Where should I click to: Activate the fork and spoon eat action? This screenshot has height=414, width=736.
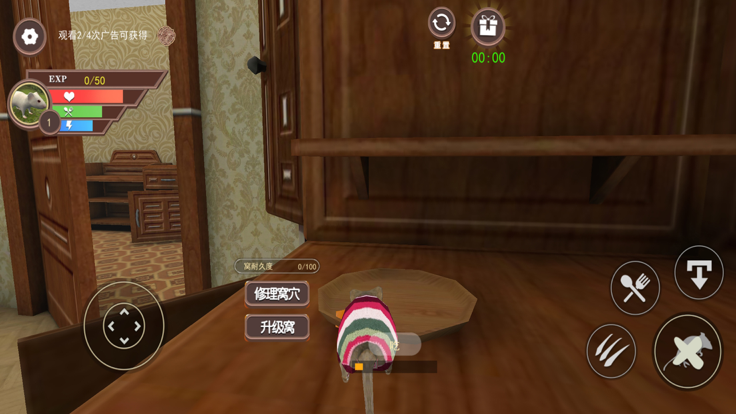click(635, 288)
